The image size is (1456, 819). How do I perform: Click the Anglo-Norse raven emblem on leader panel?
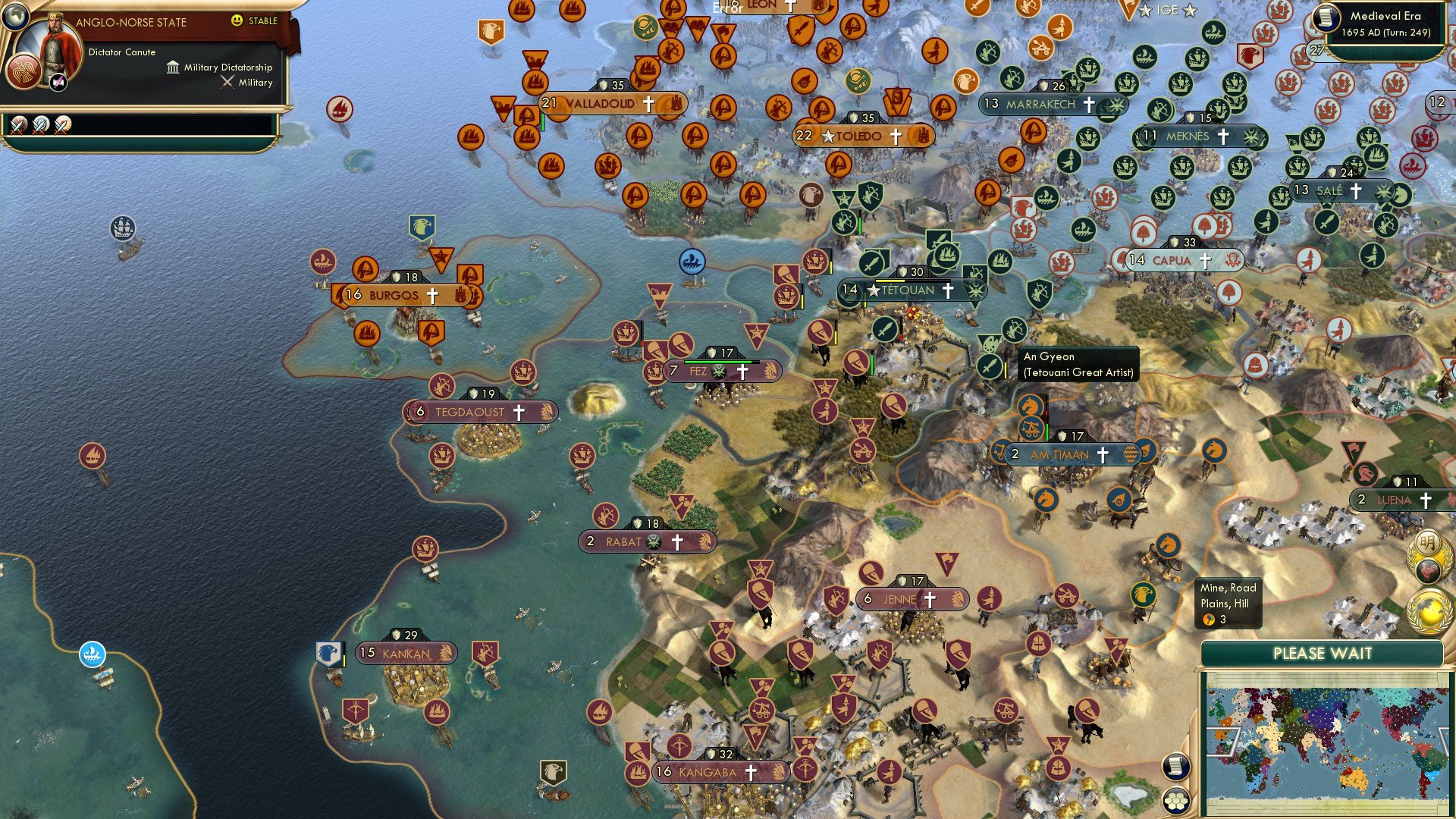pyautogui.click(x=26, y=73)
